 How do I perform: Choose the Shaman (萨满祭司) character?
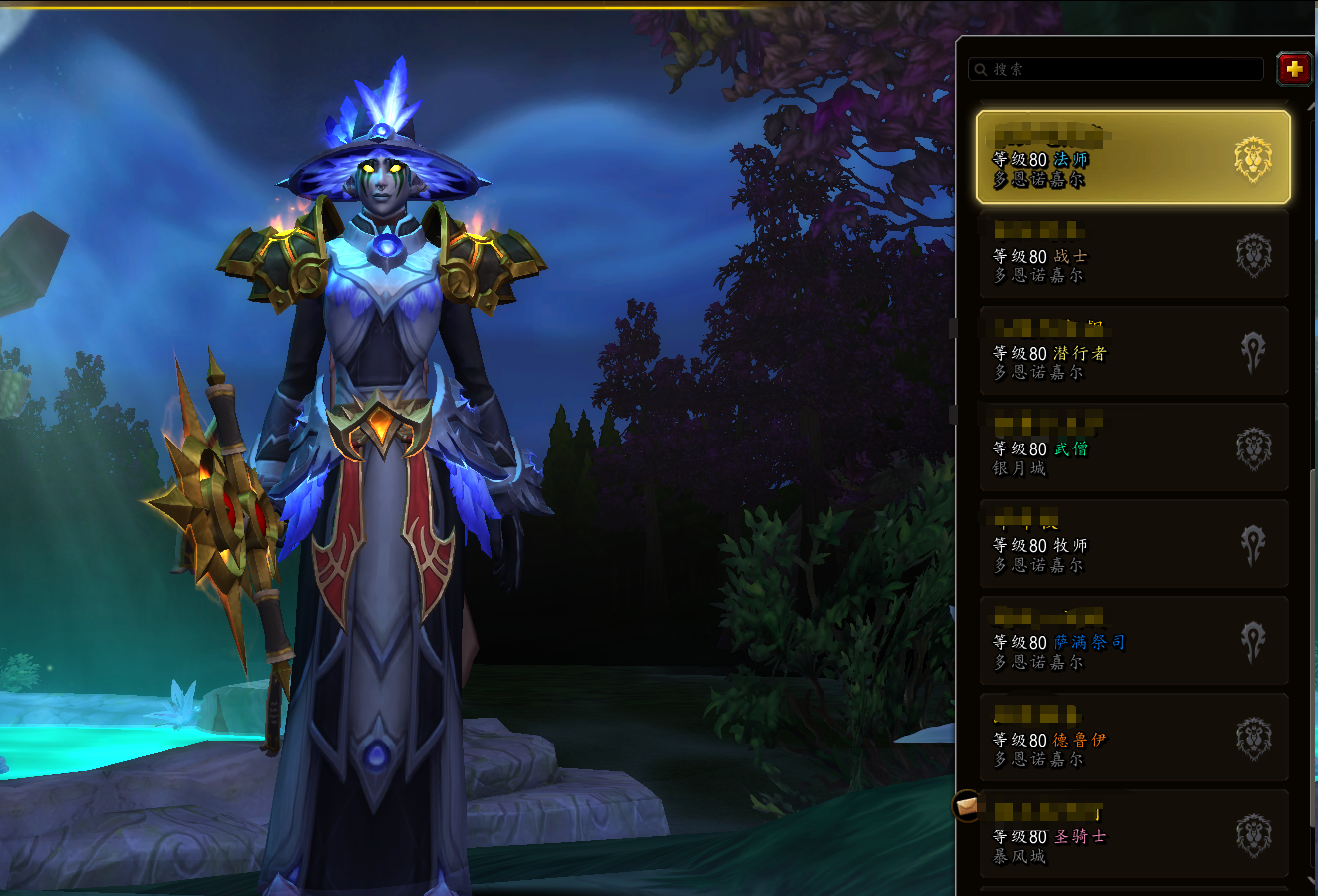[1133, 641]
